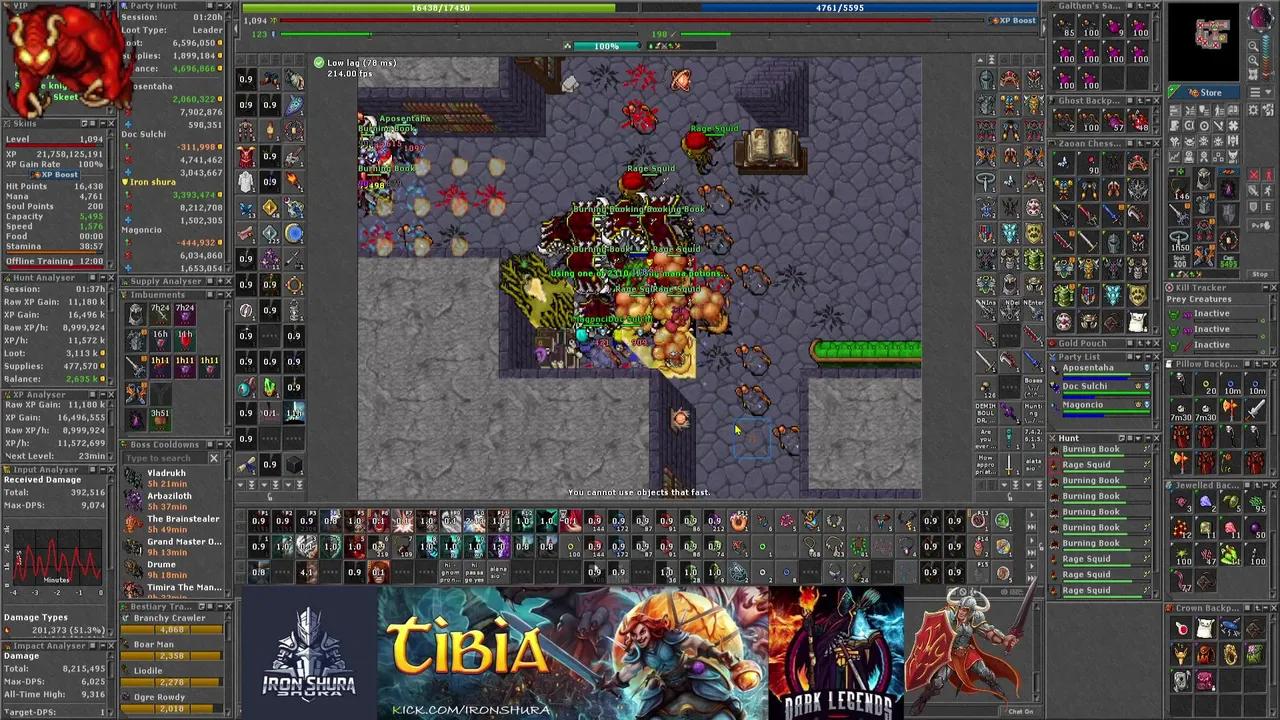Click the search field in Boss Cooldowns

pyautogui.click(x=165, y=457)
